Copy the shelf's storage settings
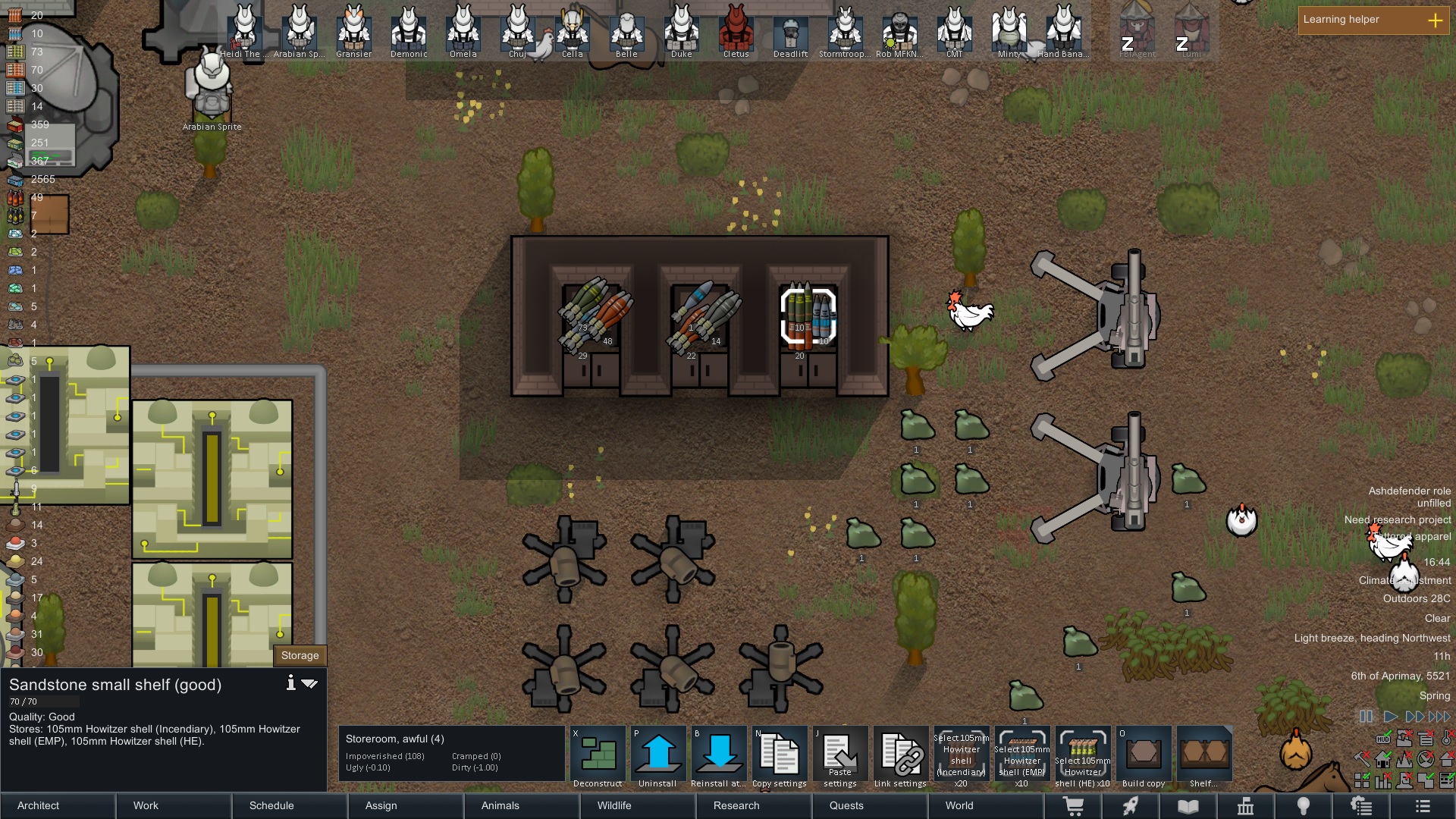Screen dimensions: 1456x819 (780, 756)
